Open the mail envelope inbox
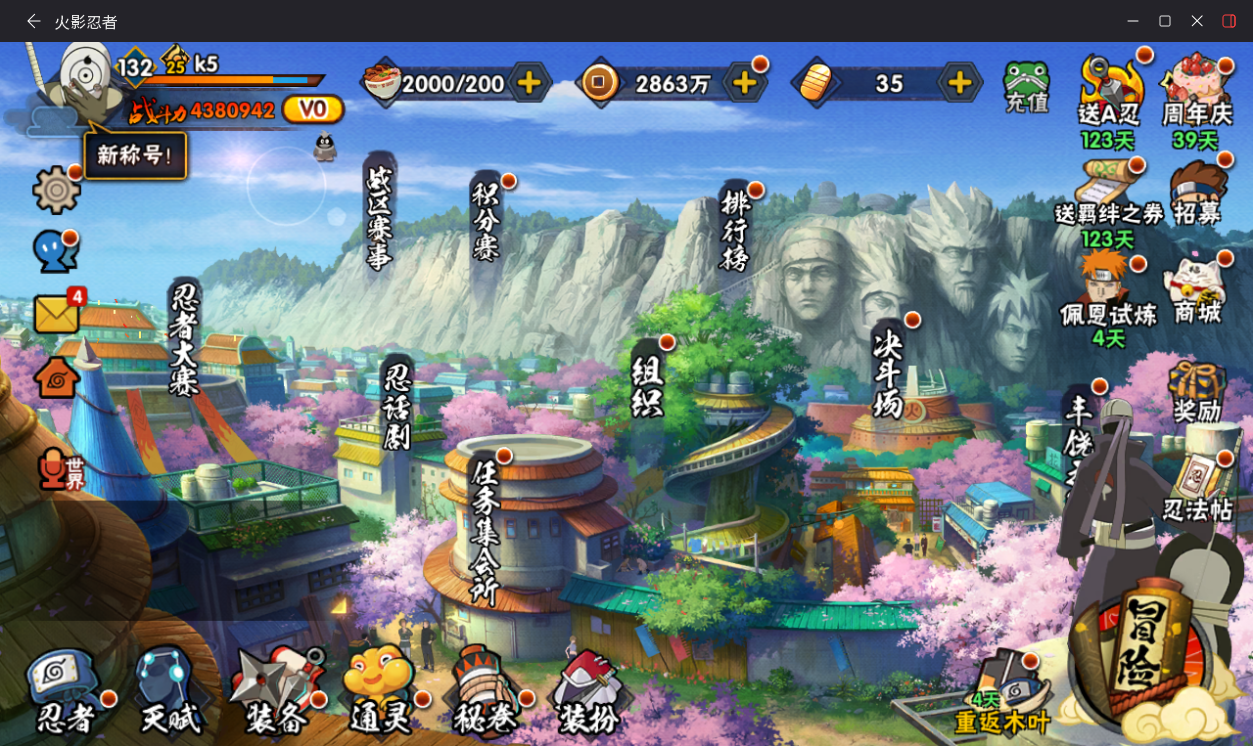Viewport: 1253px width, 747px height. click(x=57, y=314)
